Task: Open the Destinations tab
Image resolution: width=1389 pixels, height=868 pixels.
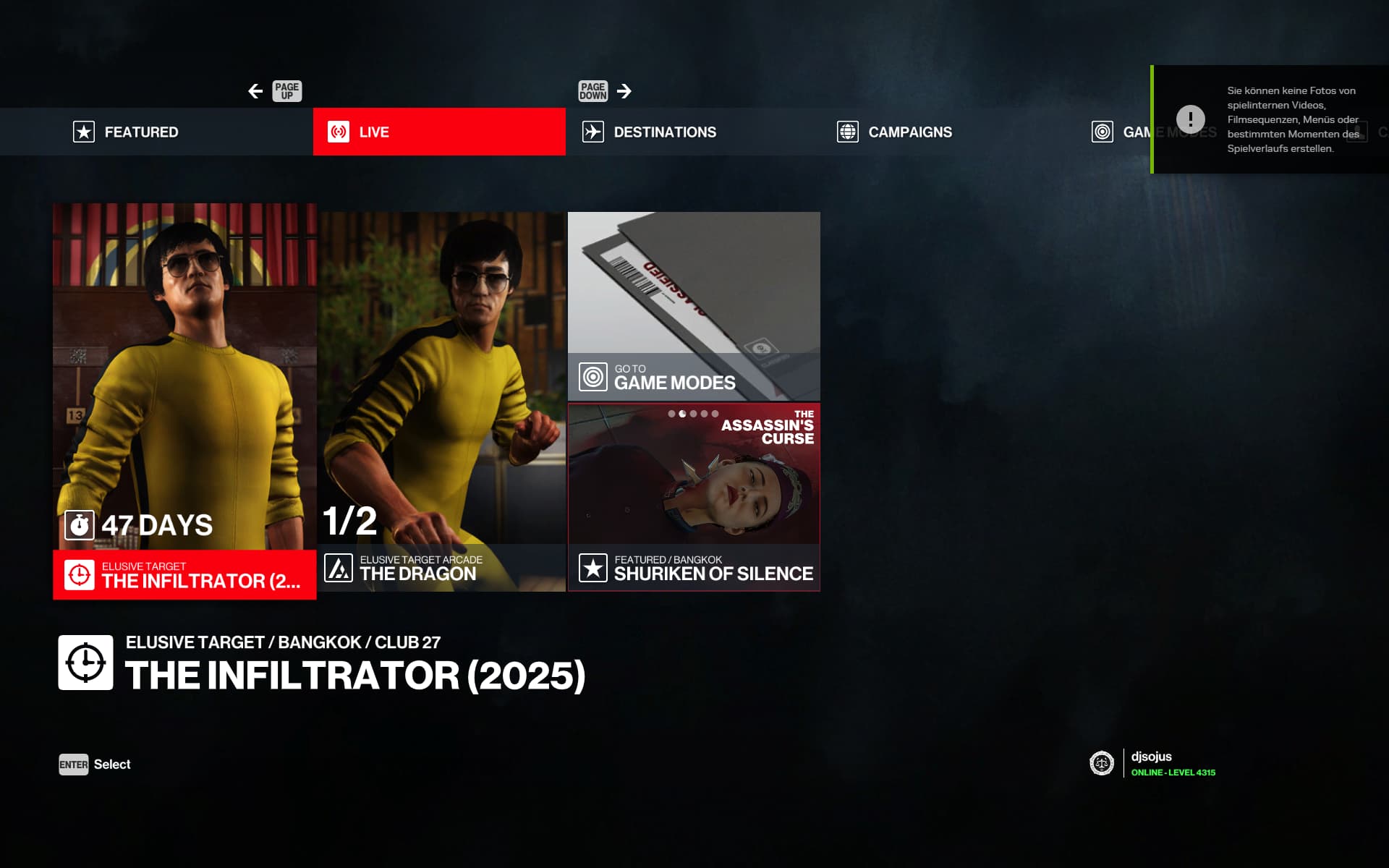Action: click(x=665, y=132)
